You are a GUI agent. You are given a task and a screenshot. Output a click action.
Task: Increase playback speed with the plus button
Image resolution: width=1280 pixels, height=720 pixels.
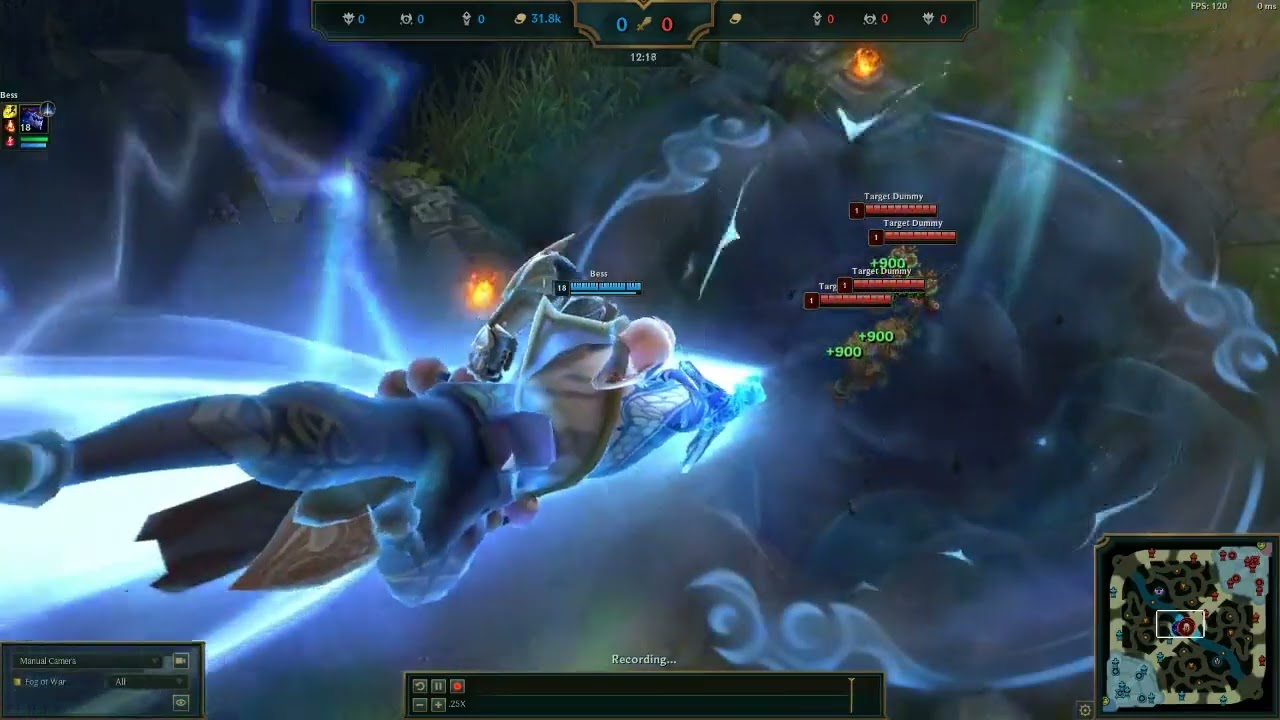pyautogui.click(x=438, y=705)
